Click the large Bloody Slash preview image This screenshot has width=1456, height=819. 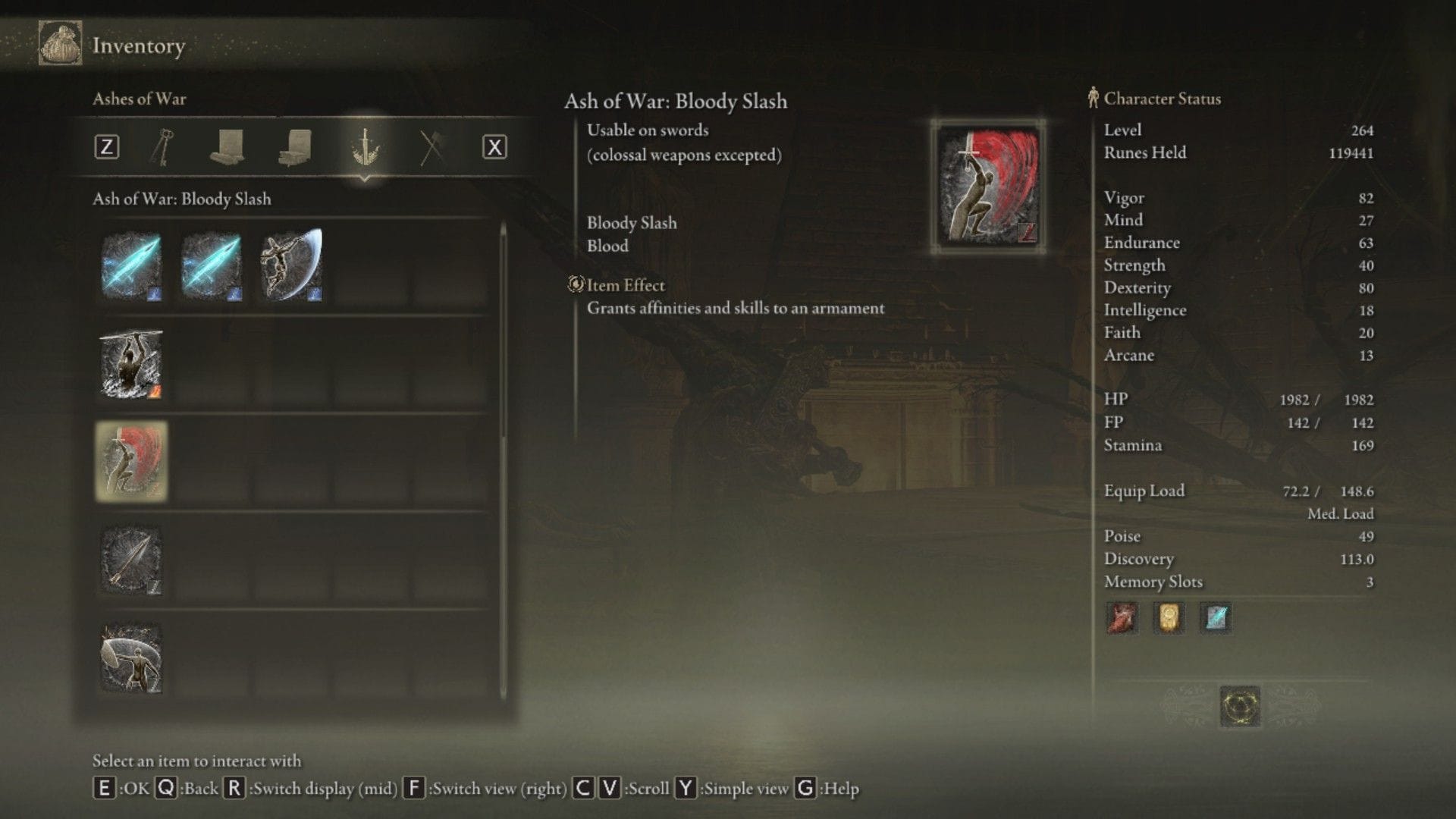click(x=988, y=187)
